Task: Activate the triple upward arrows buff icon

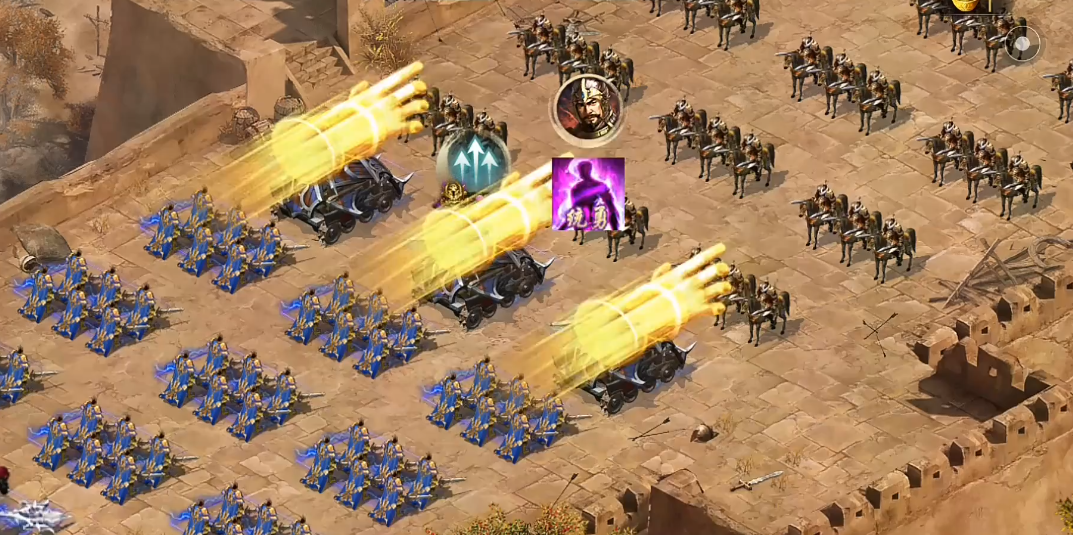Action: click(473, 162)
